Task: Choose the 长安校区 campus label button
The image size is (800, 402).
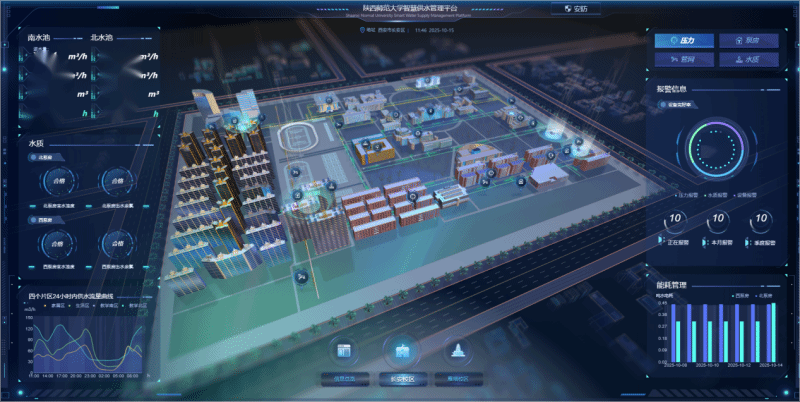Action: (403, 379)
